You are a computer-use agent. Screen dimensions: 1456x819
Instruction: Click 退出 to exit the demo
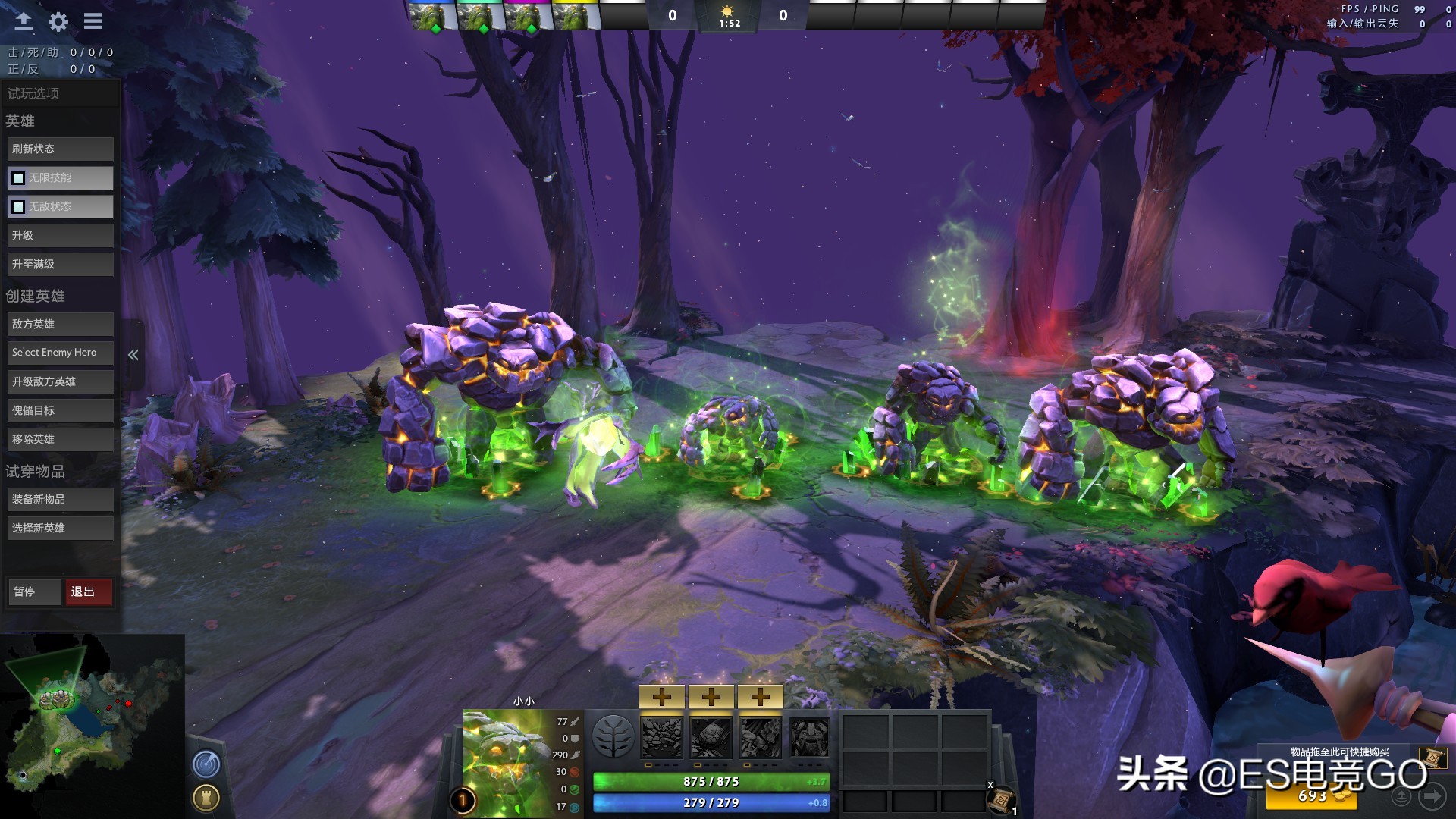(89, 591)
